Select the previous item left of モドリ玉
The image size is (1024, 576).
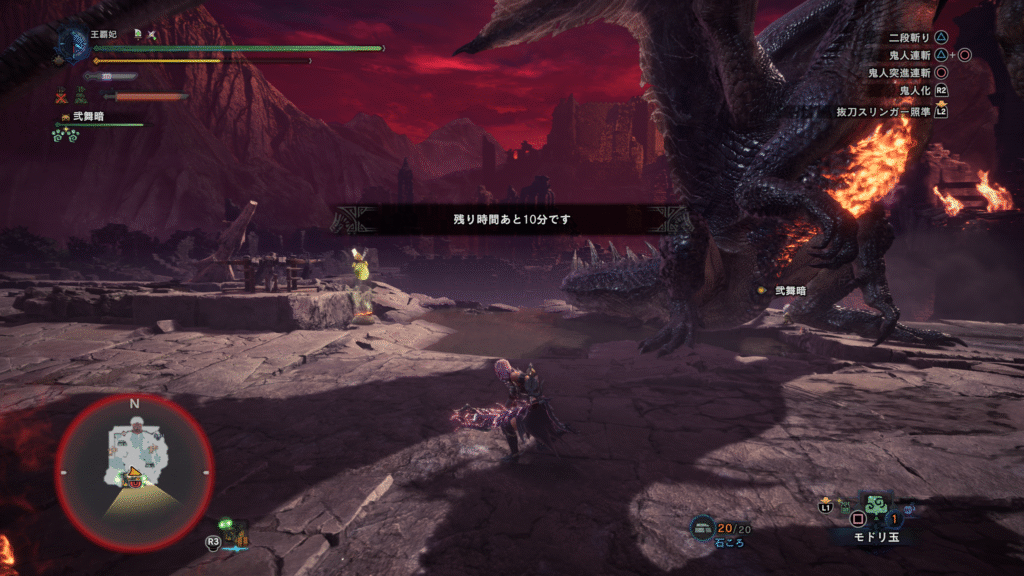[845, 506]
